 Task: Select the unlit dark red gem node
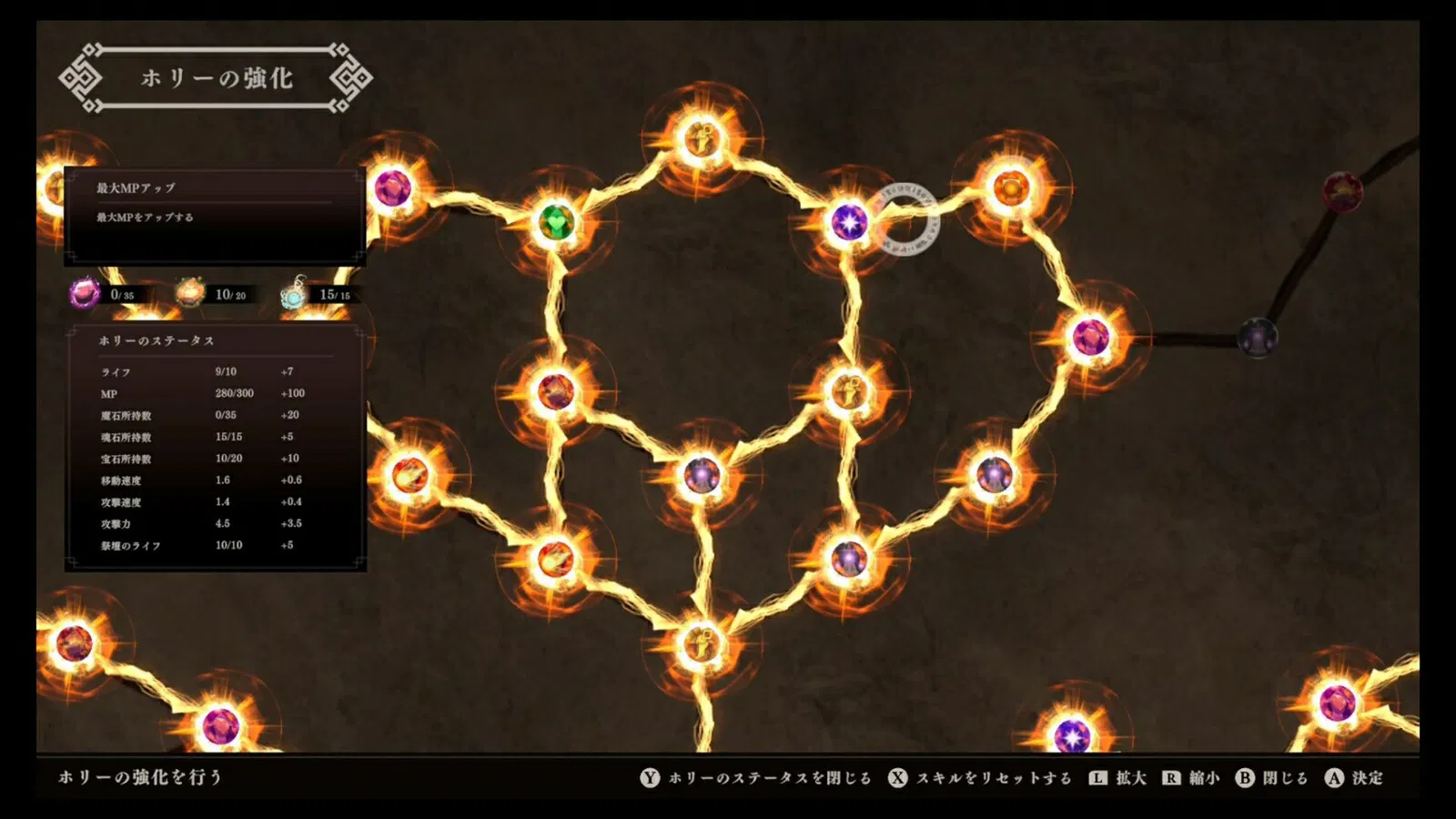click(1342, 191)
